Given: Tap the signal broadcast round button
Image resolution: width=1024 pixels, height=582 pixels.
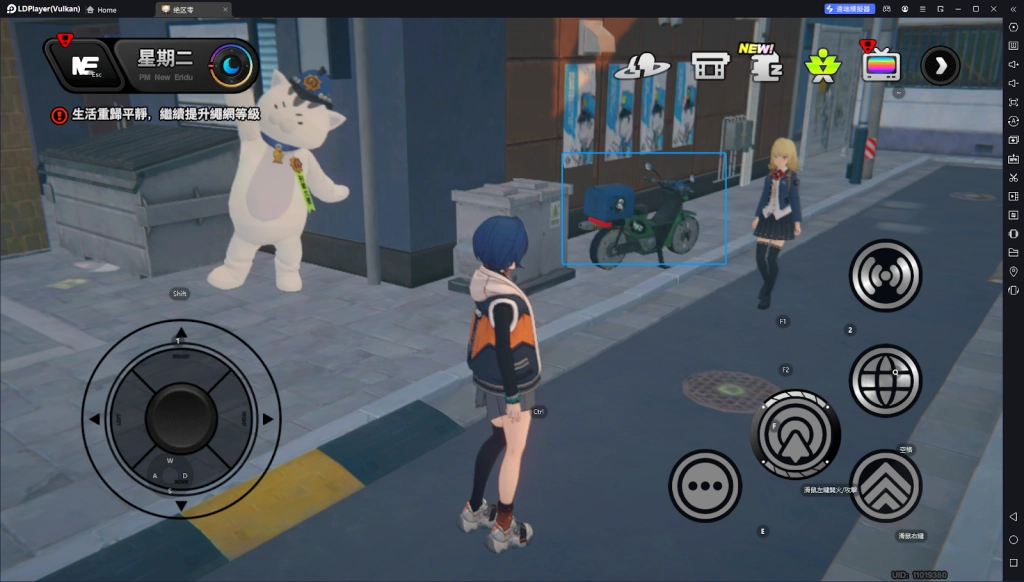Looking at the screenshot, I should (x=885, y=276).
